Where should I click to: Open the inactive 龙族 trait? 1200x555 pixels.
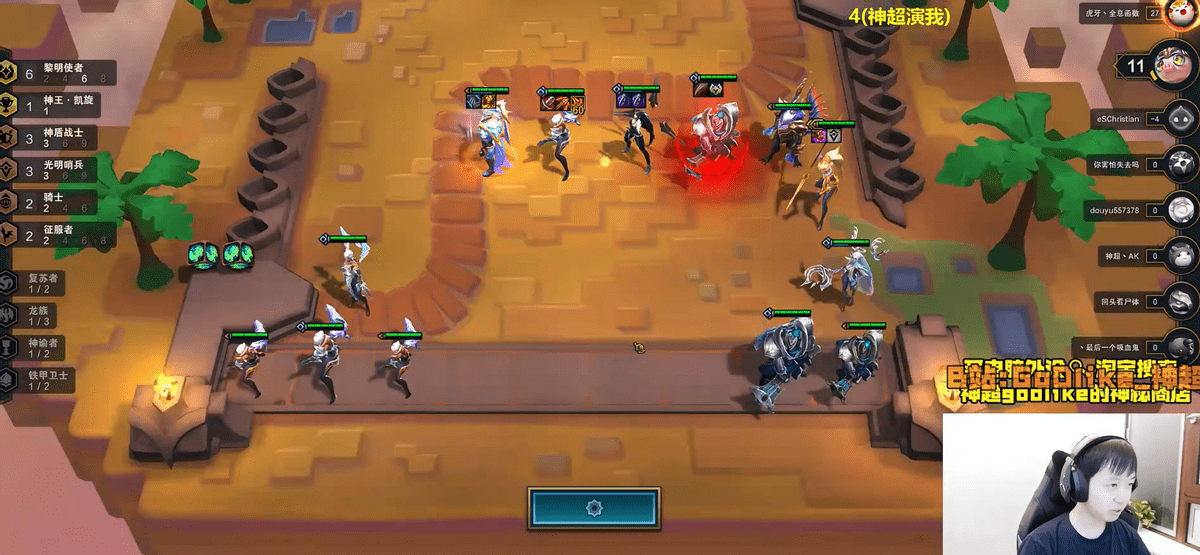click(40, 315)
